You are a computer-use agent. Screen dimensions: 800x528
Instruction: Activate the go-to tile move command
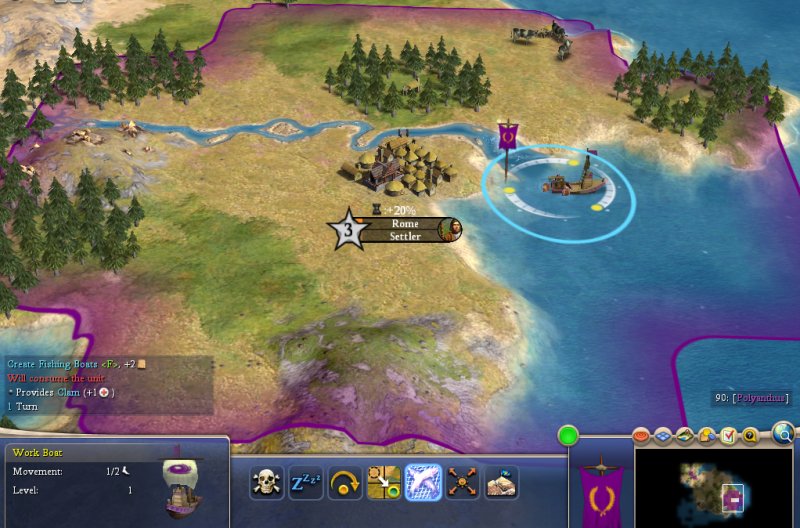tap(383, 483)
